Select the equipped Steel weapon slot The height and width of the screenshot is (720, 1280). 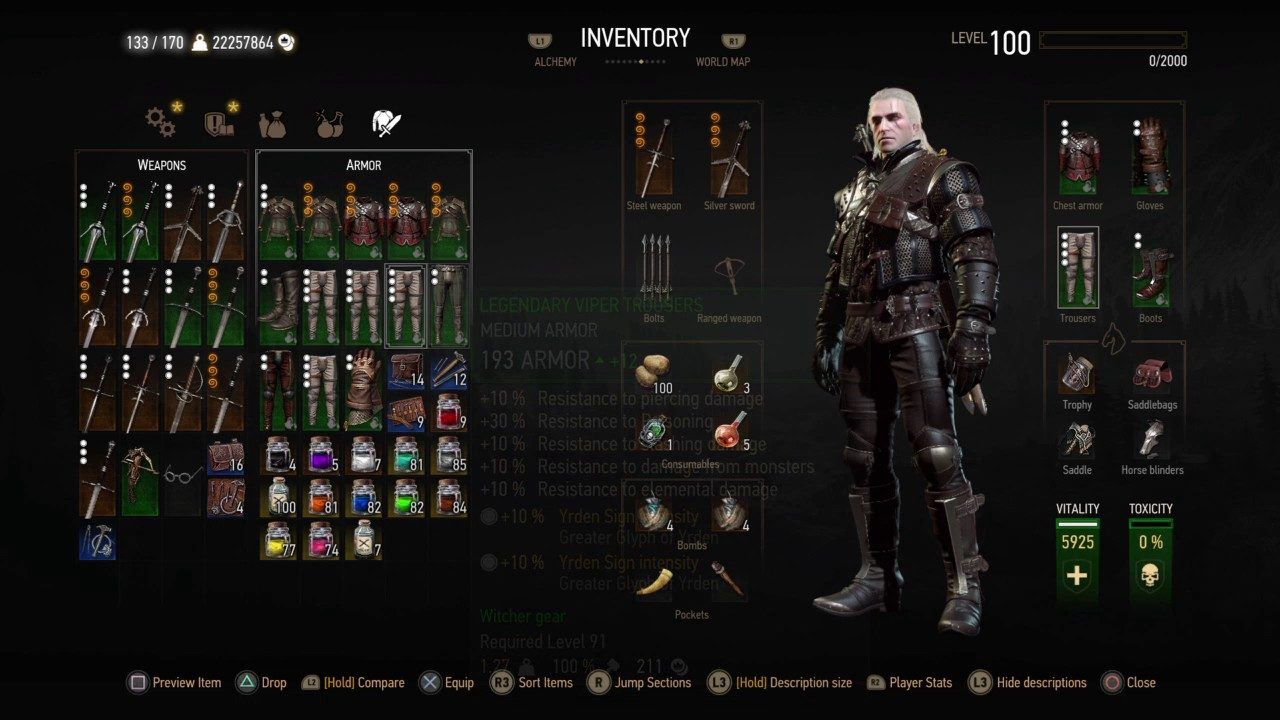click(654, 158)
